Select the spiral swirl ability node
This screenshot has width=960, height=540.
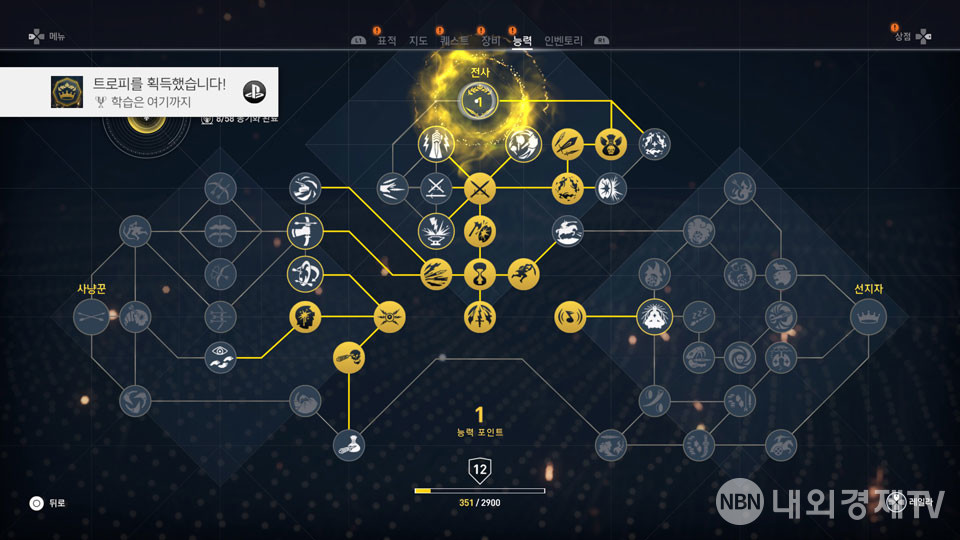click(x=741, y=357)
